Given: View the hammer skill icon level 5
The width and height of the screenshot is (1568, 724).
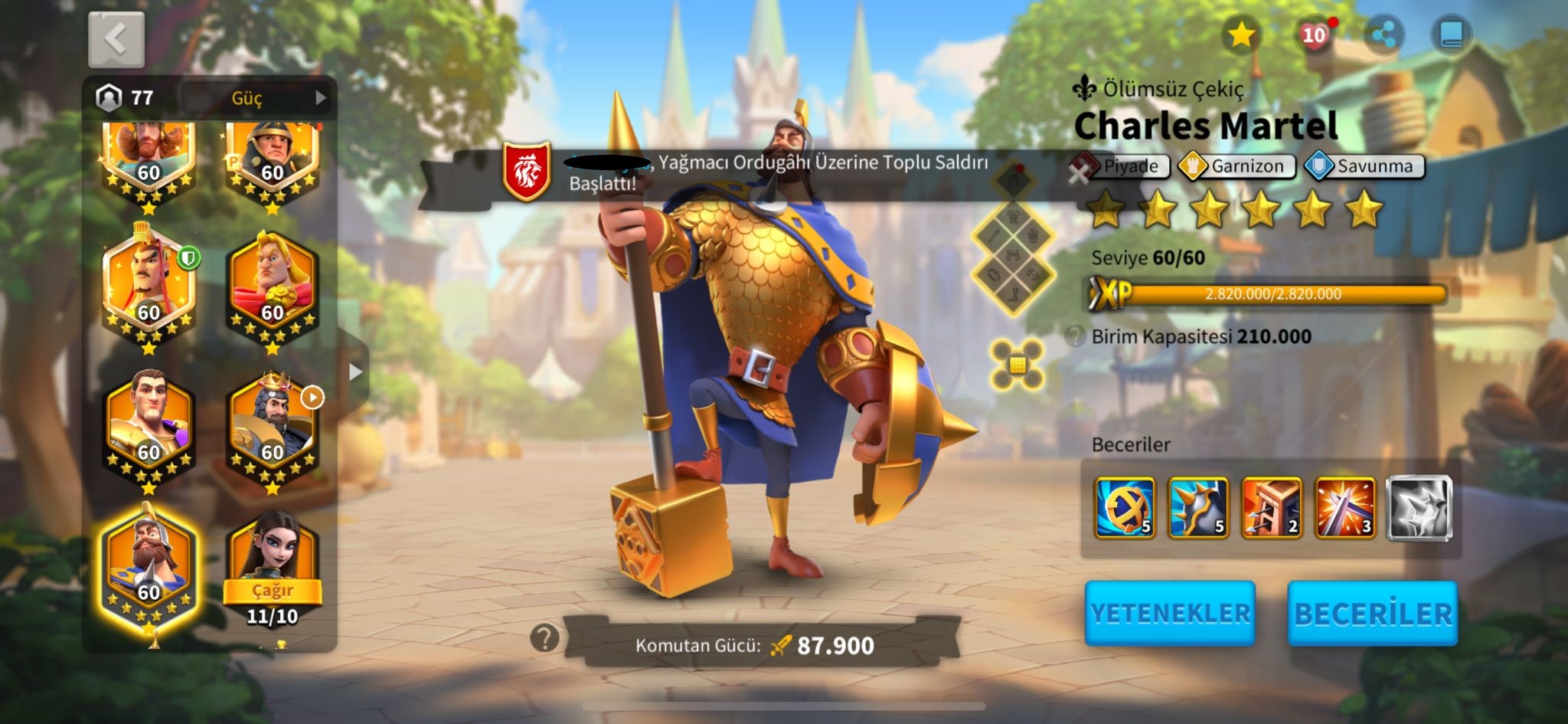Looking at the screenshot, I should 1125,507.
